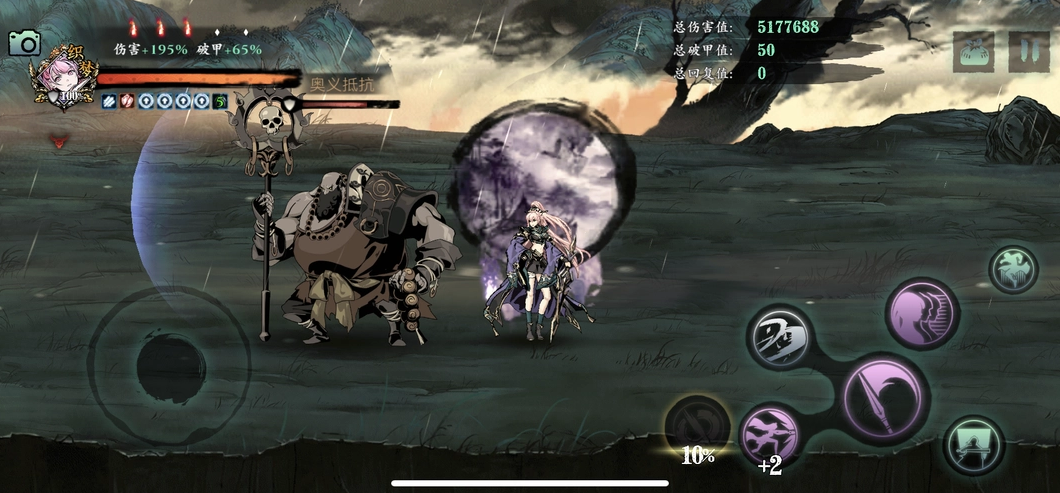The width and height of the screenshot is (1060, 493).
Task: Trigger the grey dashing fist skill
Action: [780, 337]
